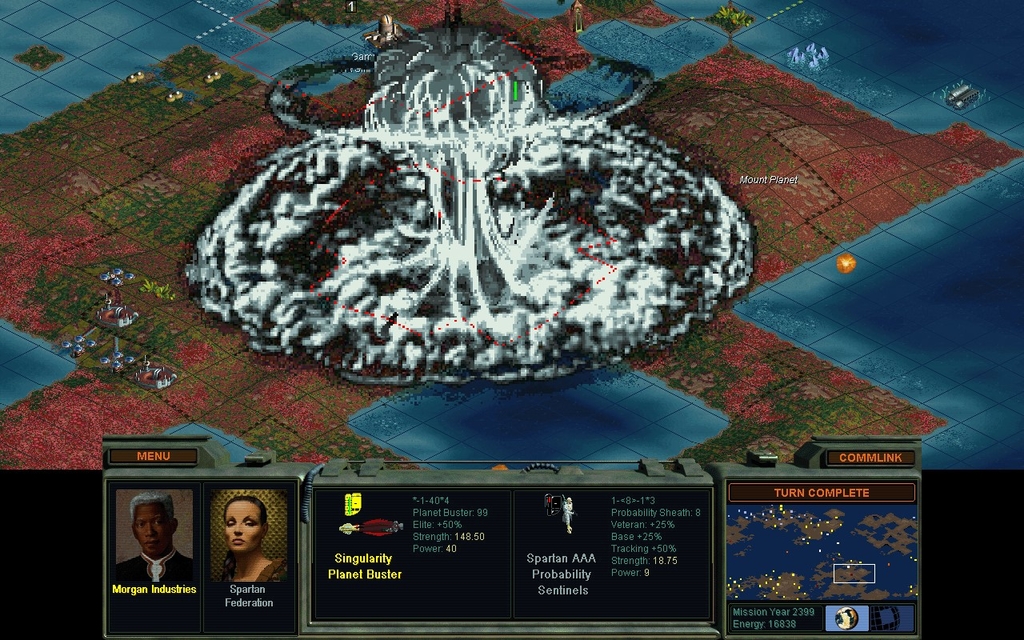Select the Spartan Federation leader portrait
This screenshot has width=1024, height=640.
coord(248,535)
